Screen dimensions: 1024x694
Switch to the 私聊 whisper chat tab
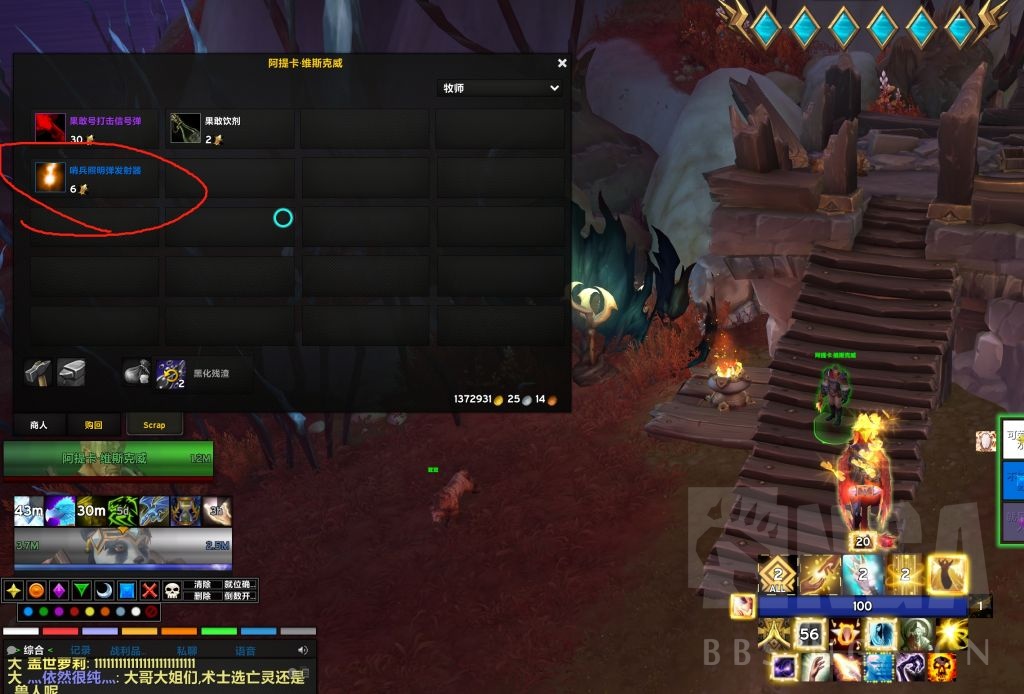click(187, 650)
